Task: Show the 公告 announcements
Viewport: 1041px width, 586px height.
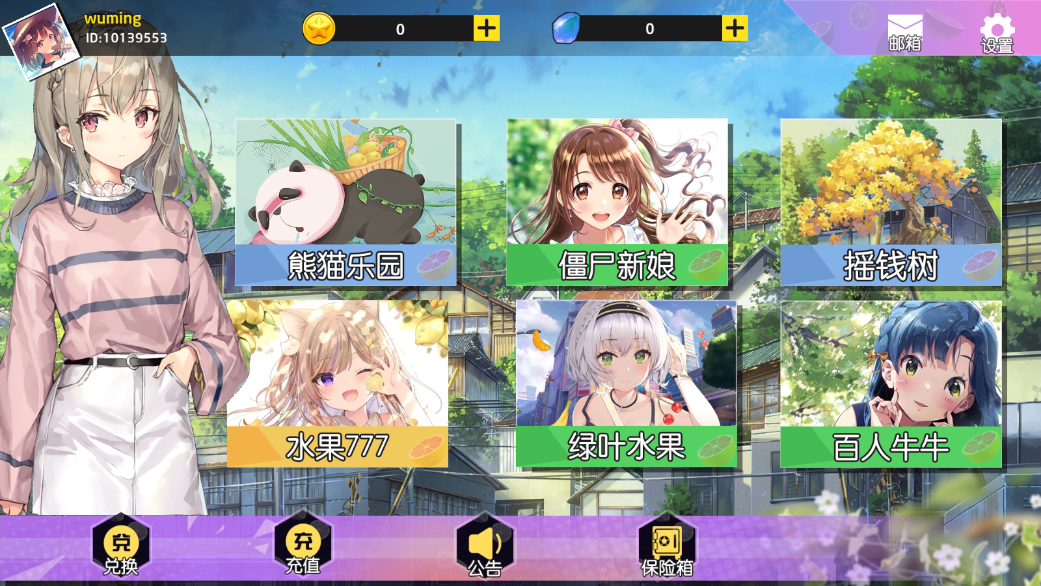Action: tap(485, 546)
